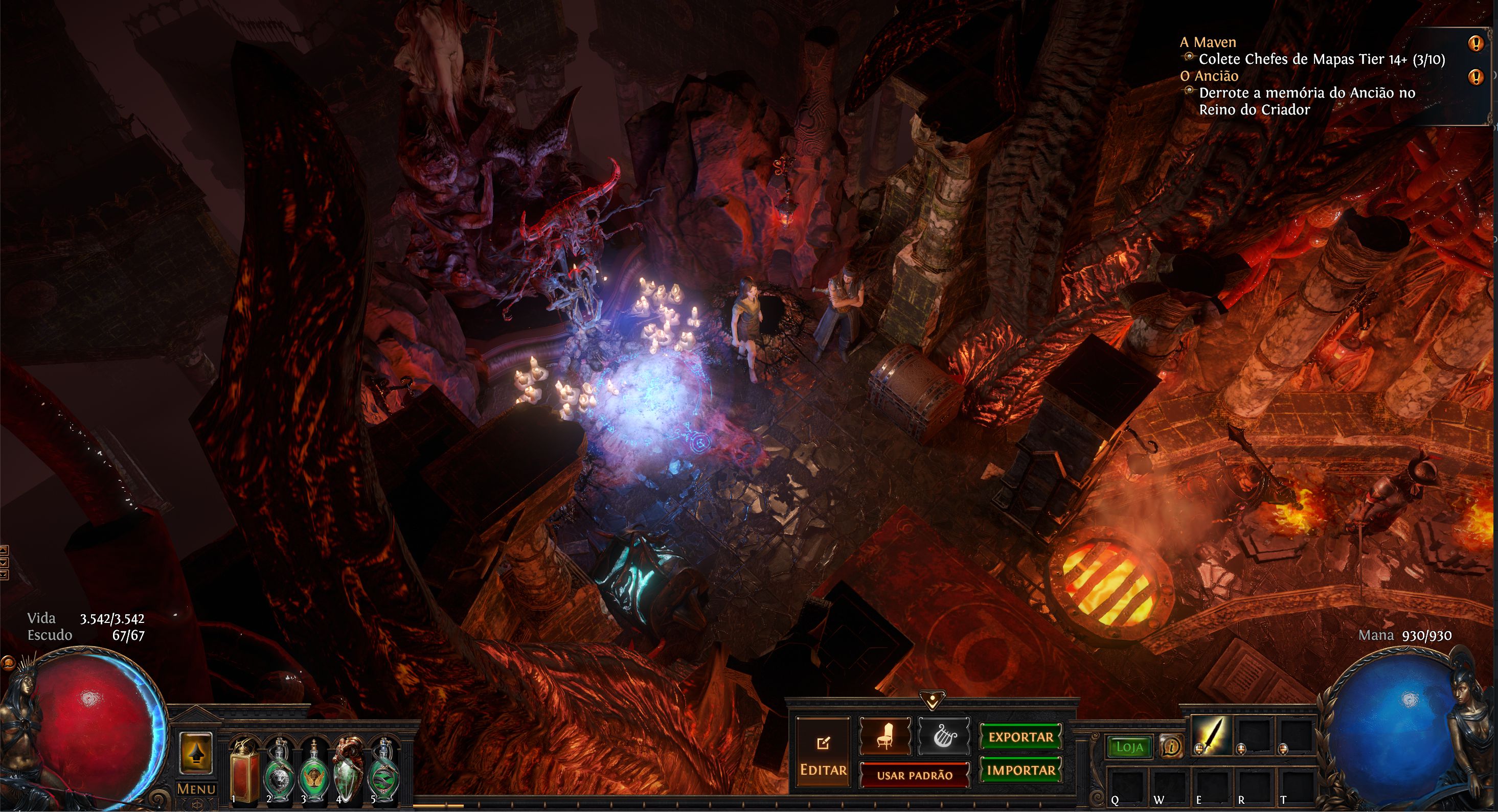The height and width of the screenshot is (812, 1498).
Task: Click the Importar hideout button
Action: 1020,770
